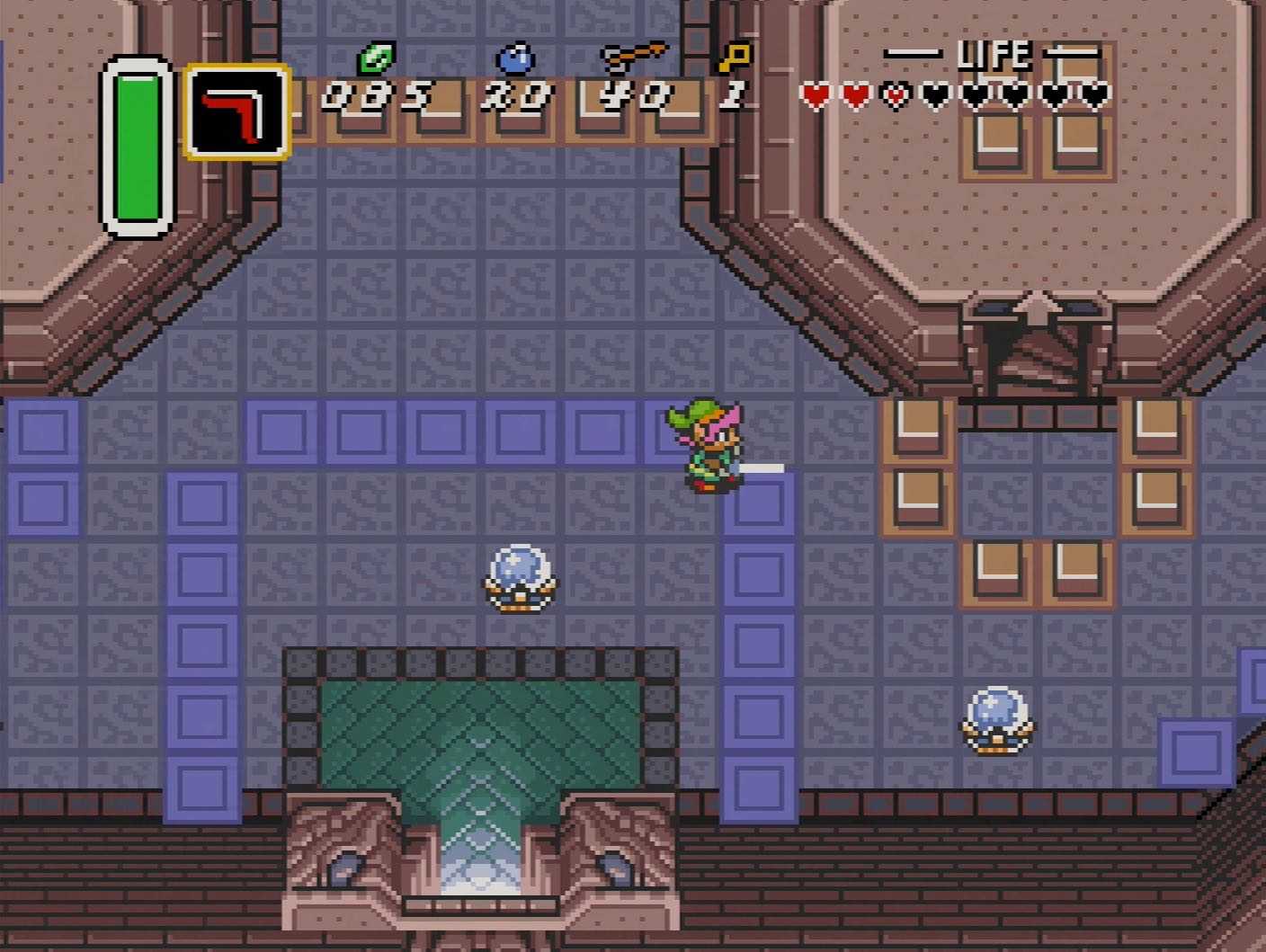The image size is (1266, 952).
Task: Click the small gold key icon
Action: (734, 58)
